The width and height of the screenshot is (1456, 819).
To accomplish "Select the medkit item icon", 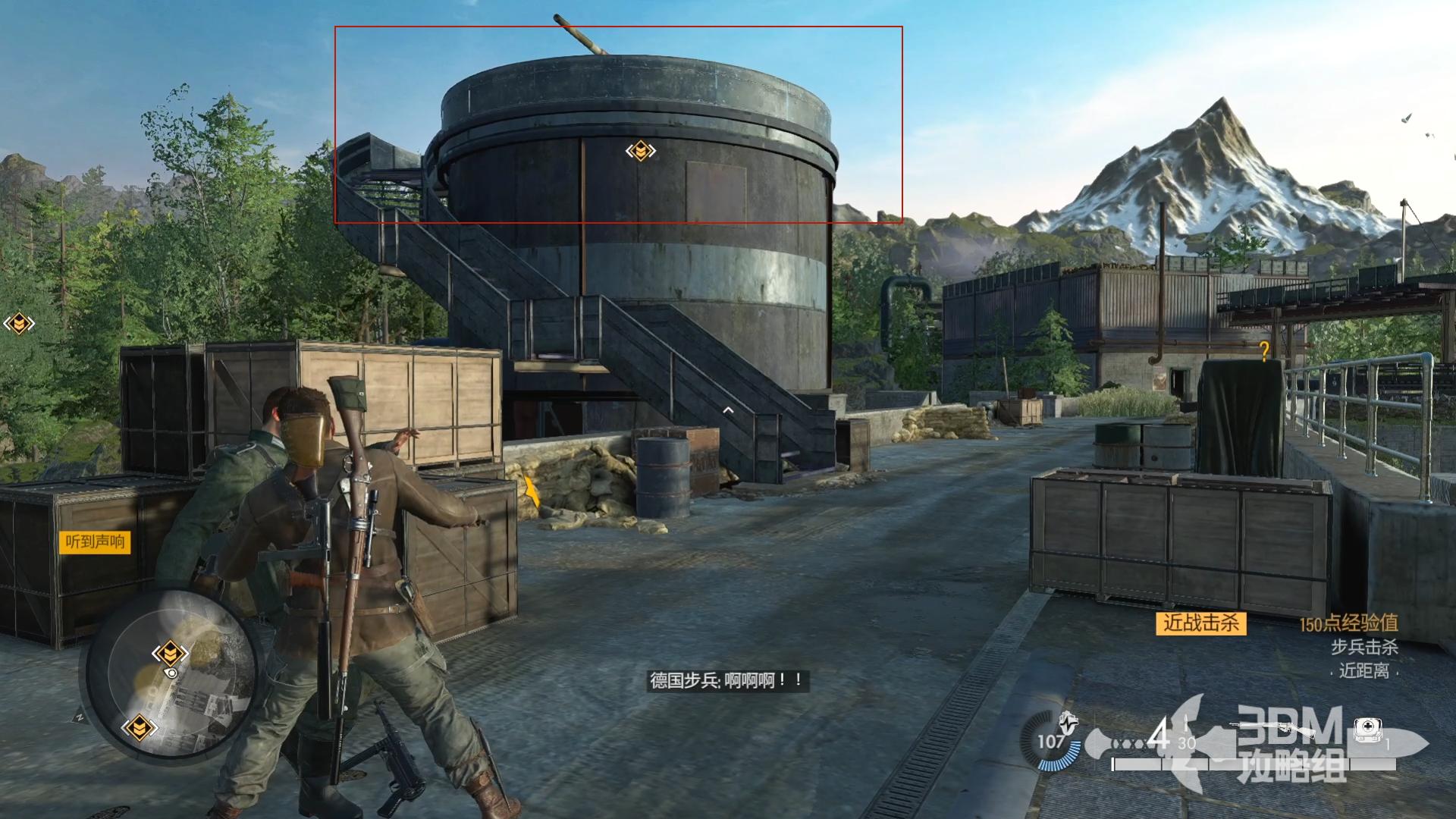I will pos(1367,730).
